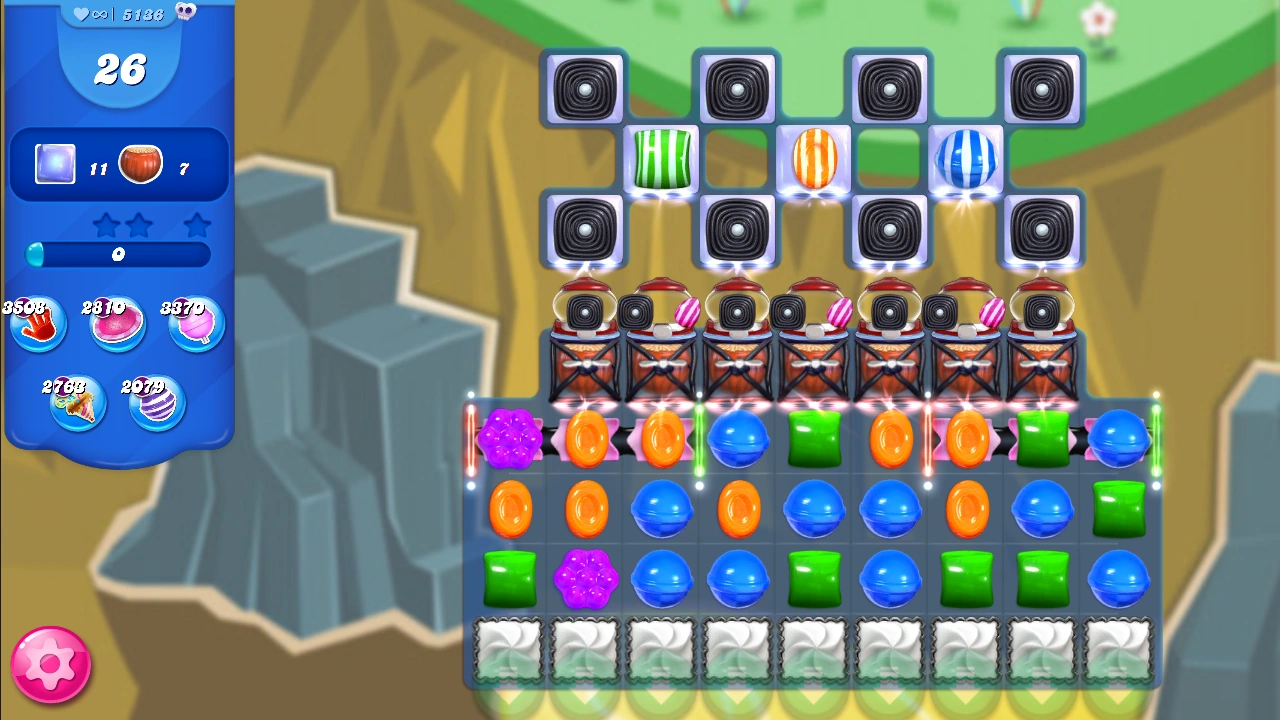Click the hazelnut objective showing 7 remaining

[142, 163]
